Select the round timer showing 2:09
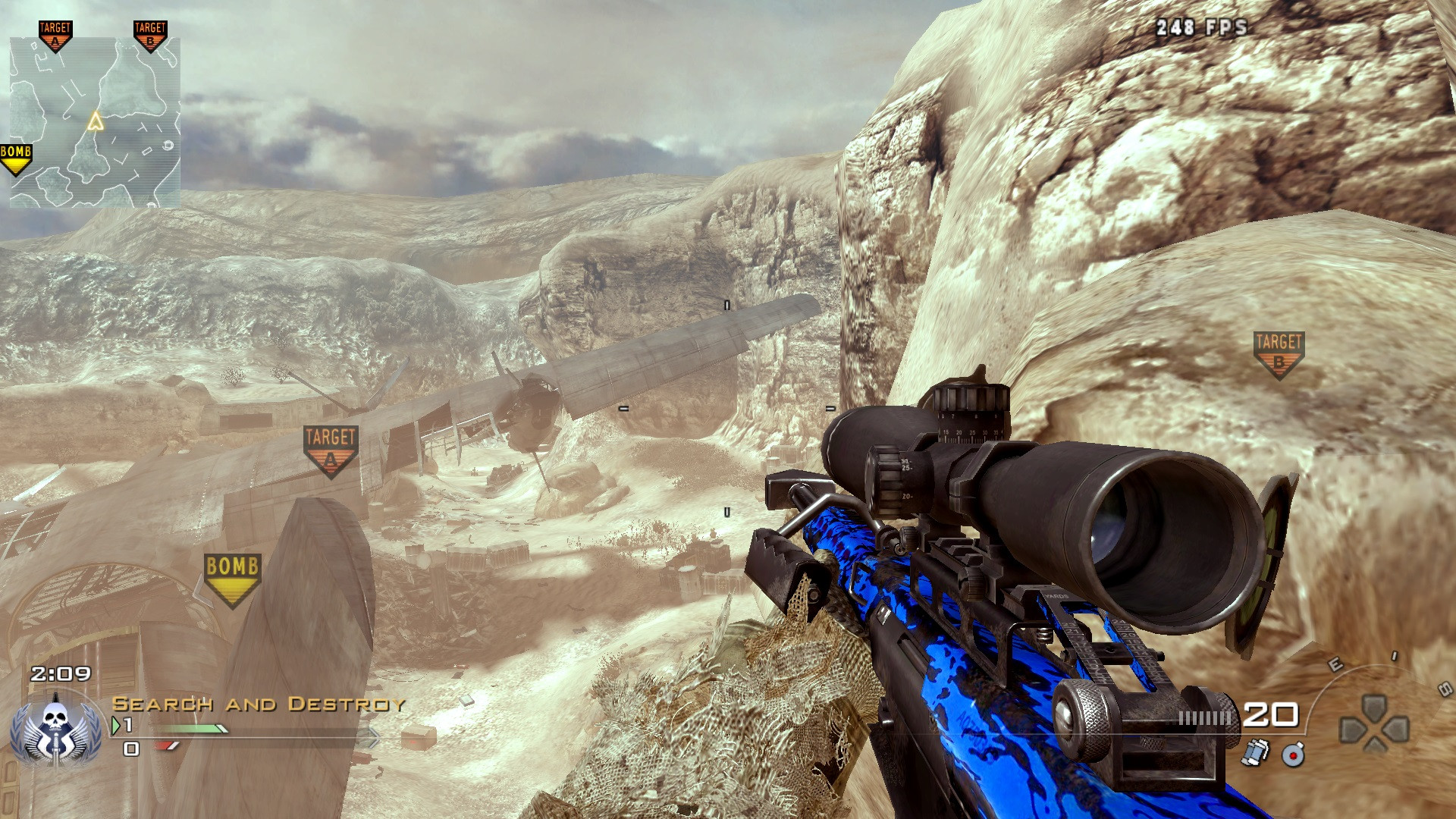Viewport: 1456px width, 819px height. point(59,672)
